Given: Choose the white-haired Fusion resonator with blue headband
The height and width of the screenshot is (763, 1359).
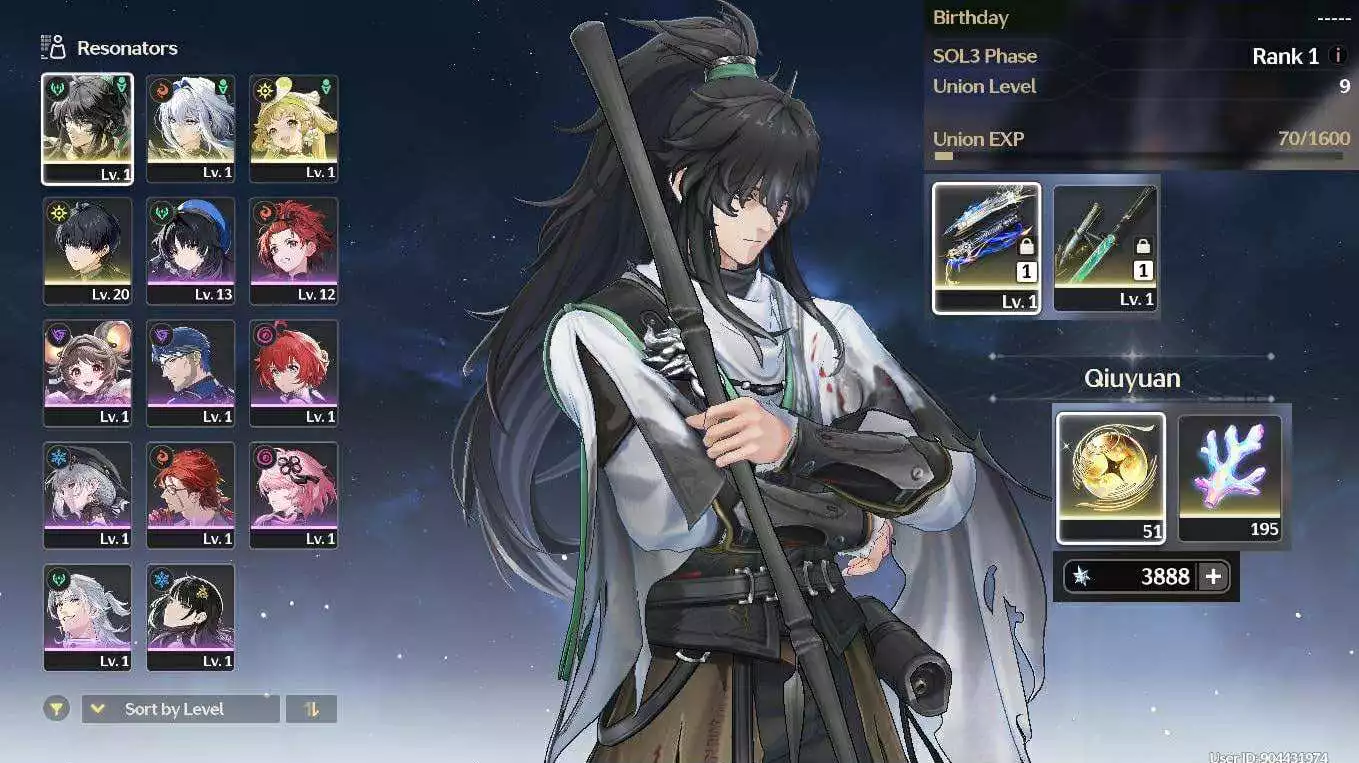Looking at the screenshot, I should [190, 128].
